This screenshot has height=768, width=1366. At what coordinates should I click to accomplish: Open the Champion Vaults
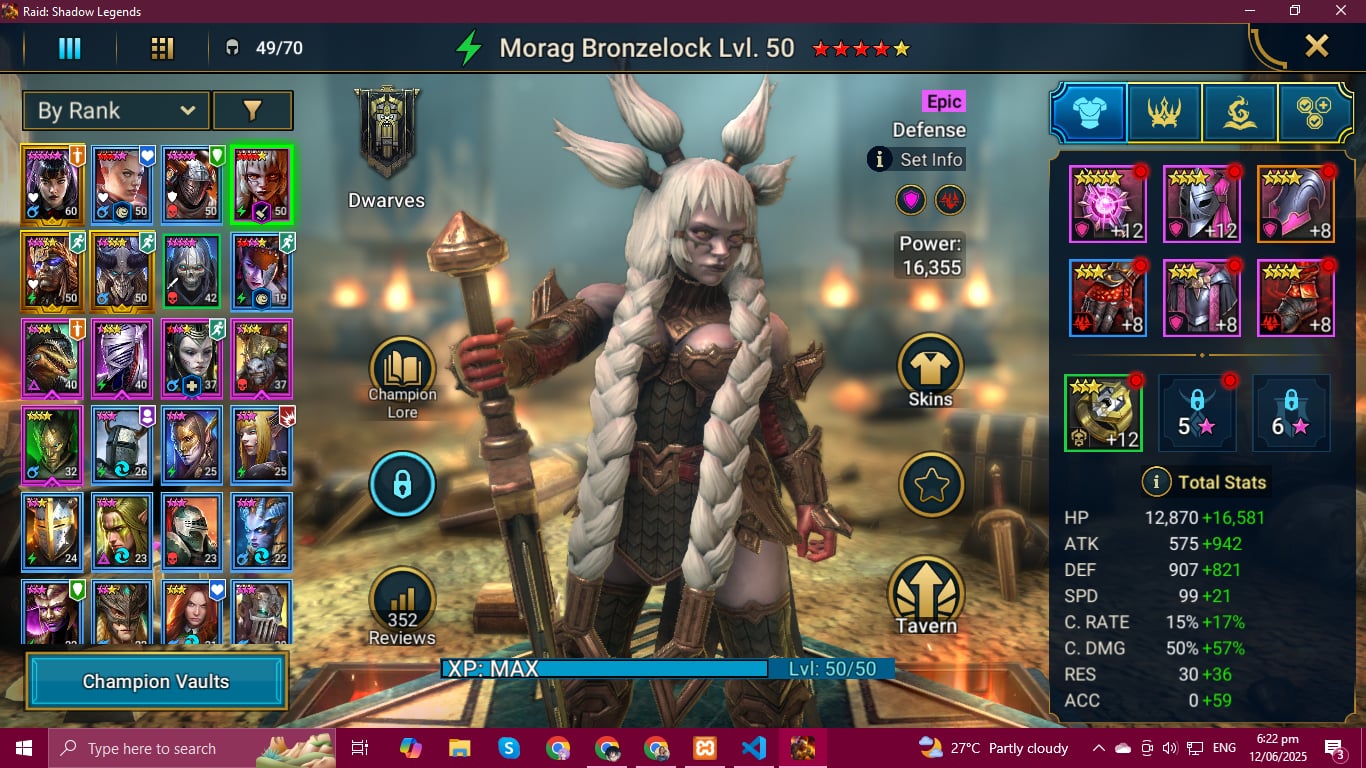(x=156, y=682)
